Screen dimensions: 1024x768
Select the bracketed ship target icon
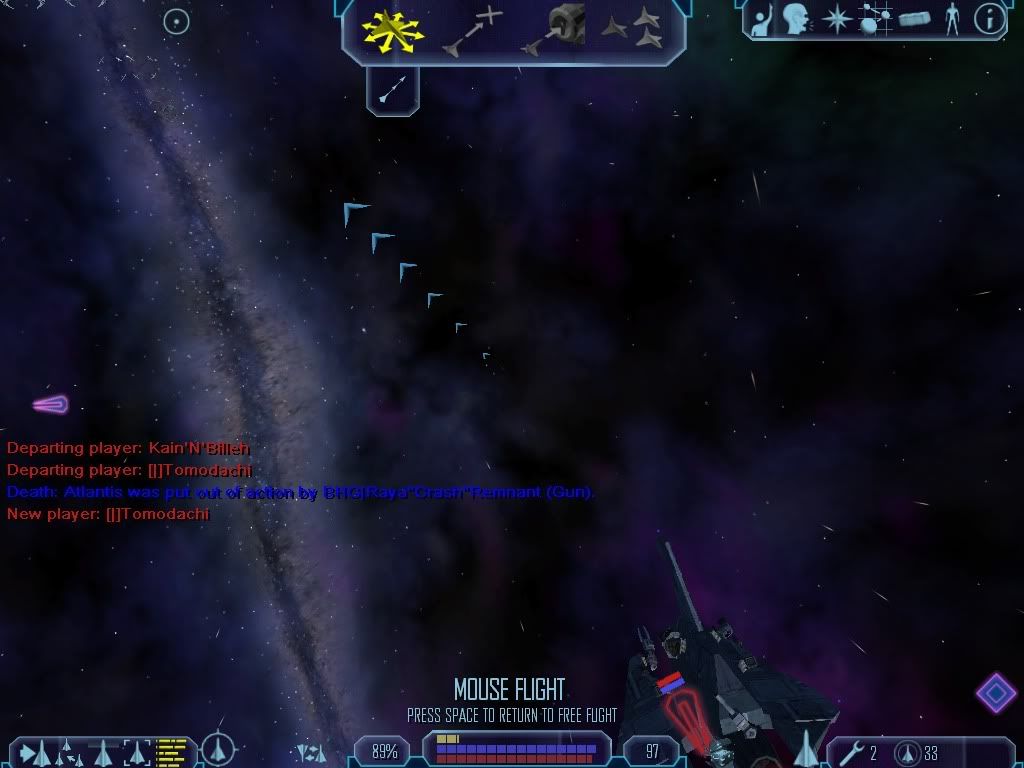pyautogui.click(x=135, y=750)
